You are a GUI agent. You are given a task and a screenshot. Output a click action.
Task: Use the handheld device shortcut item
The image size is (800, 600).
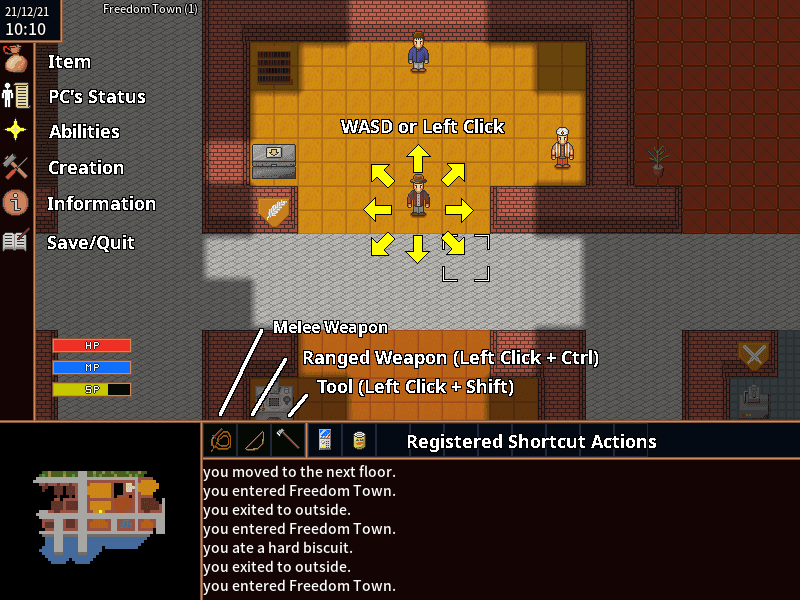(x=324, y=439)
